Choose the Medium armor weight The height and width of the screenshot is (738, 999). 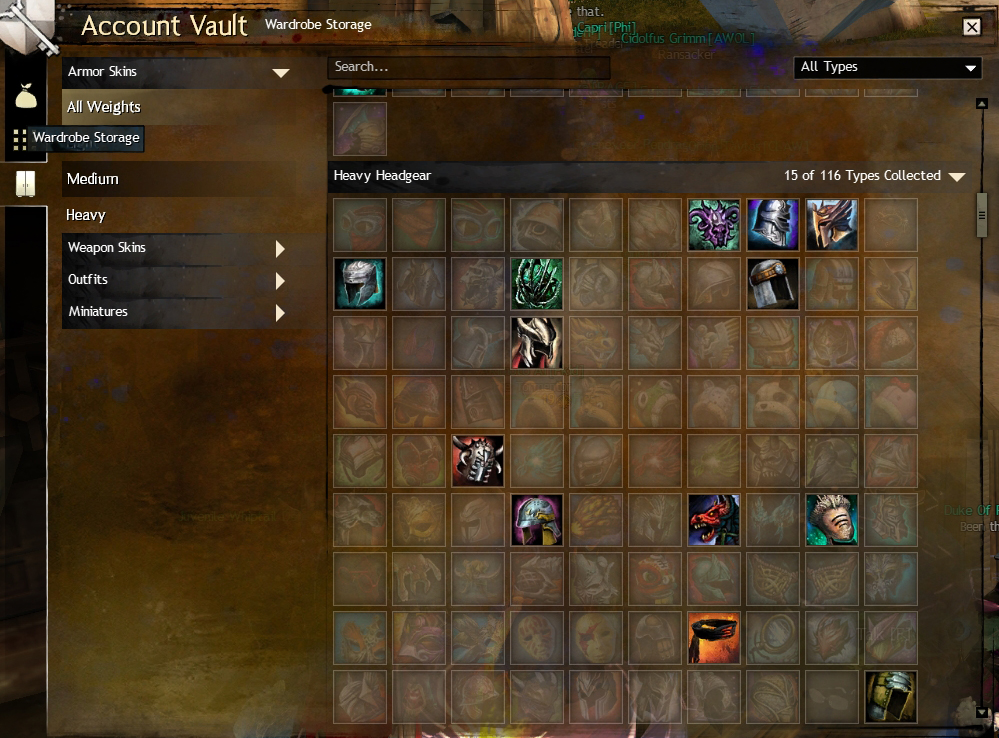click(x=93, y=179)
